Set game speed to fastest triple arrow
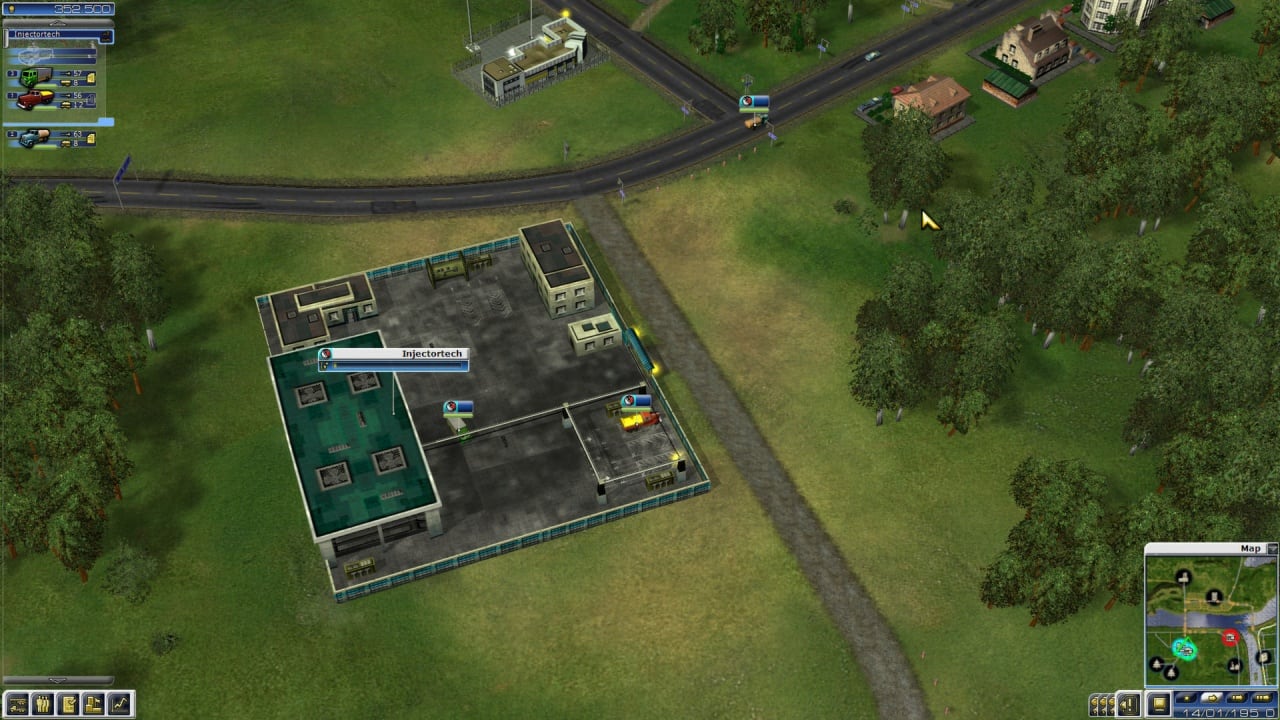Screen dimensions: 1280x720 (1262, 697)
